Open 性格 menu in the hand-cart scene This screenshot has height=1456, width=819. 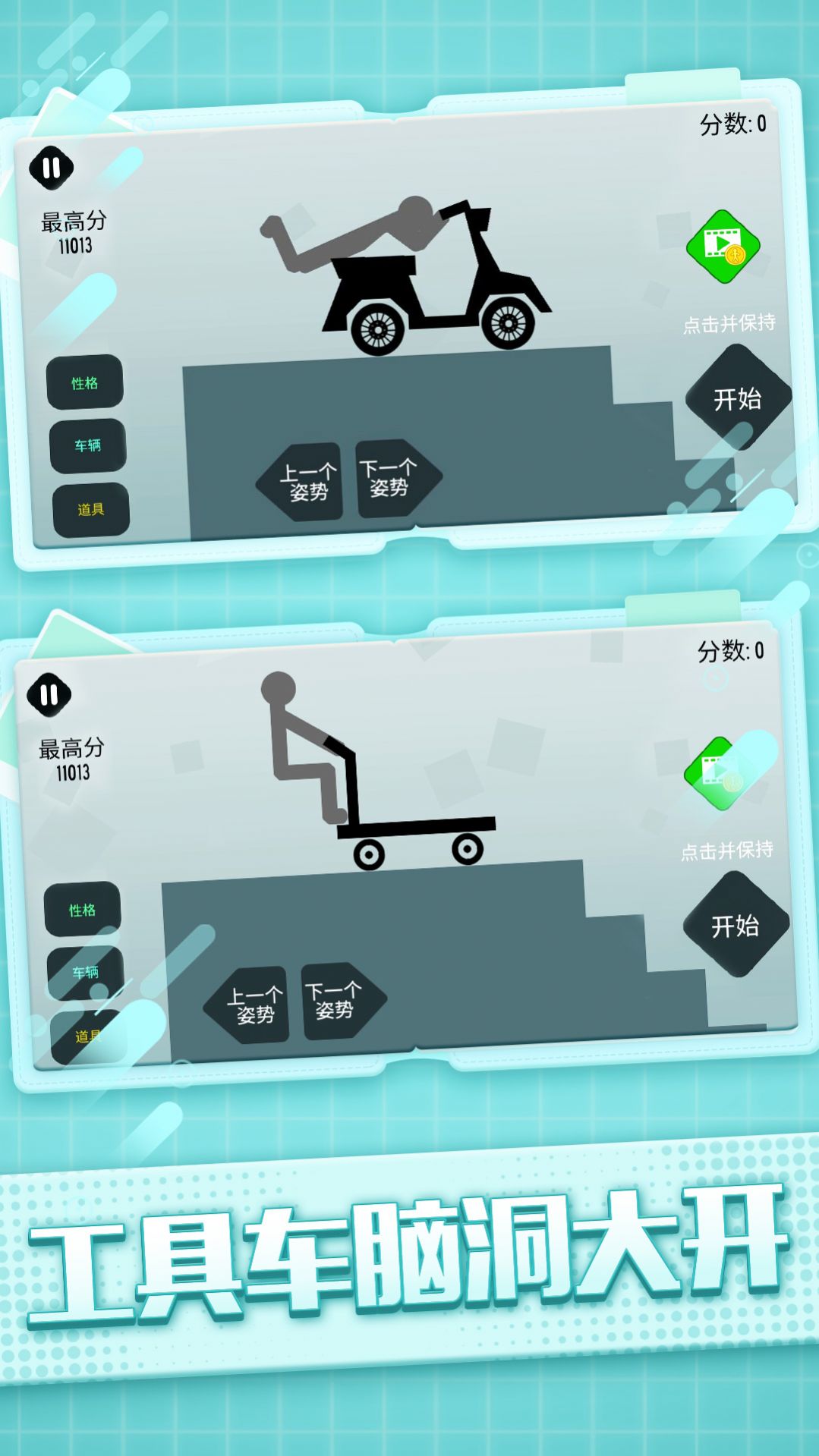click(x=83, y=910)
